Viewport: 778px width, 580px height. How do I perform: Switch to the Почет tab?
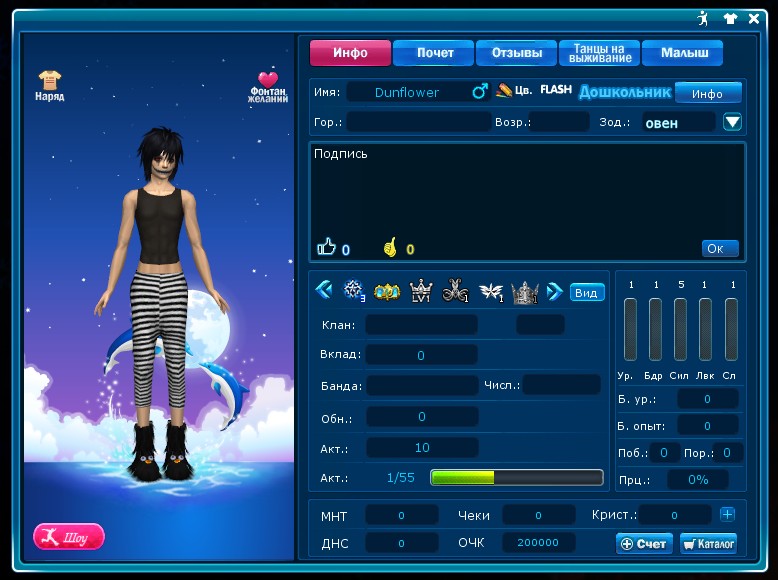[433, 53]
